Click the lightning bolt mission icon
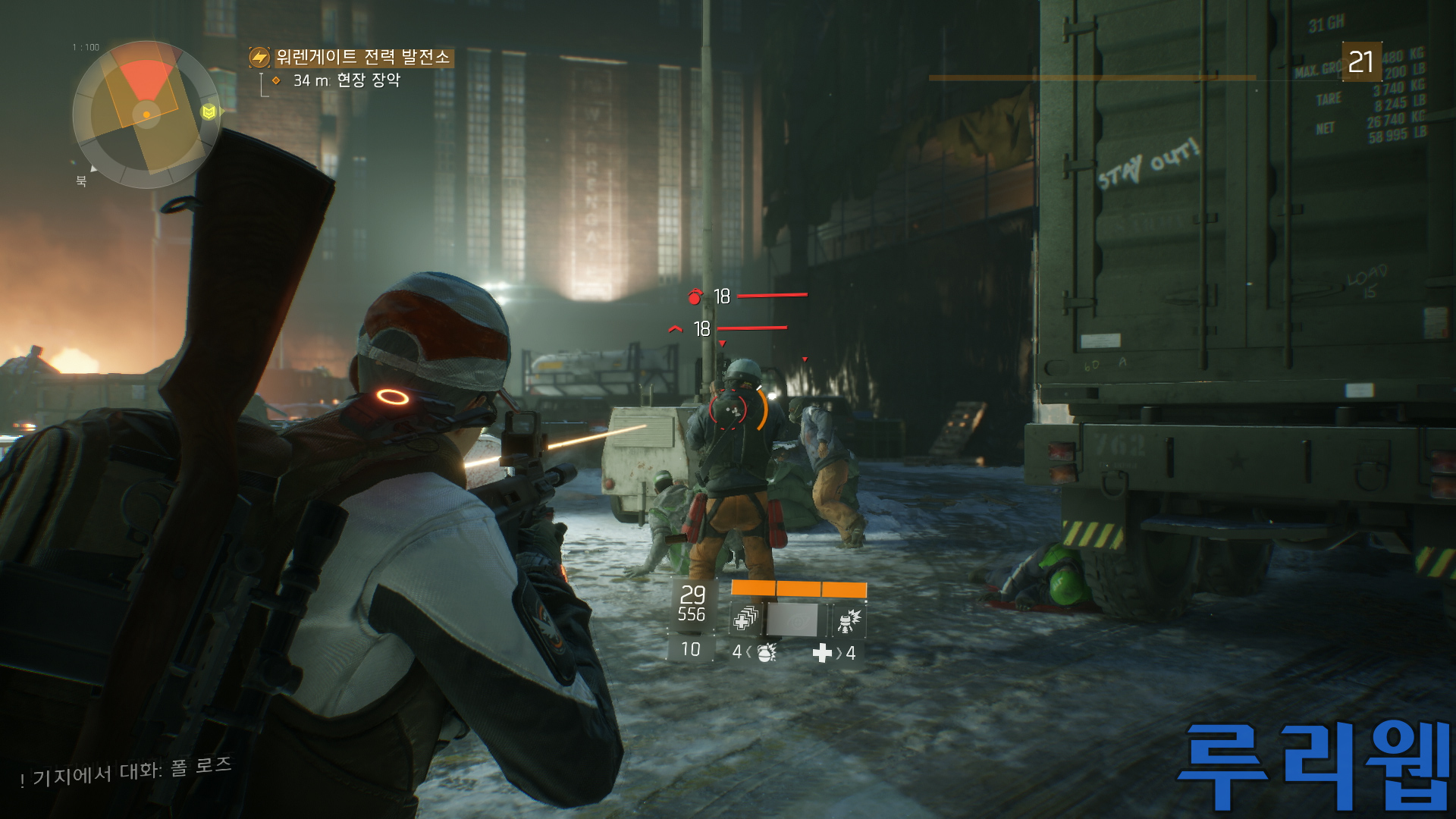The width and height of the screenshot is (1456, 819). pyautogui.click(x=259, y=58)
